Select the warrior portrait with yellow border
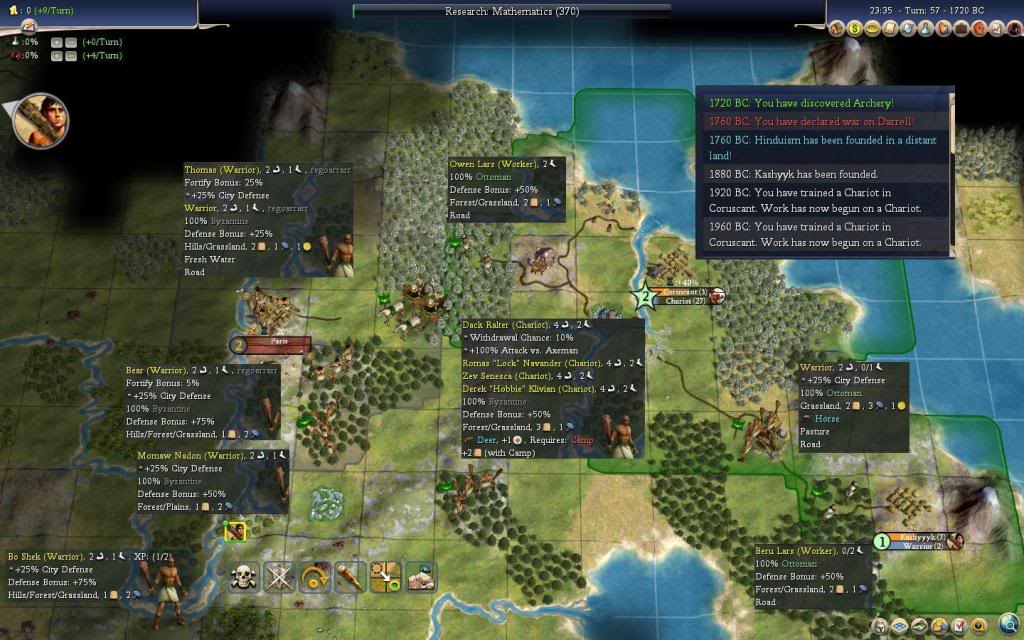Viewport: 1024px width, 640px height. point(235,532)
